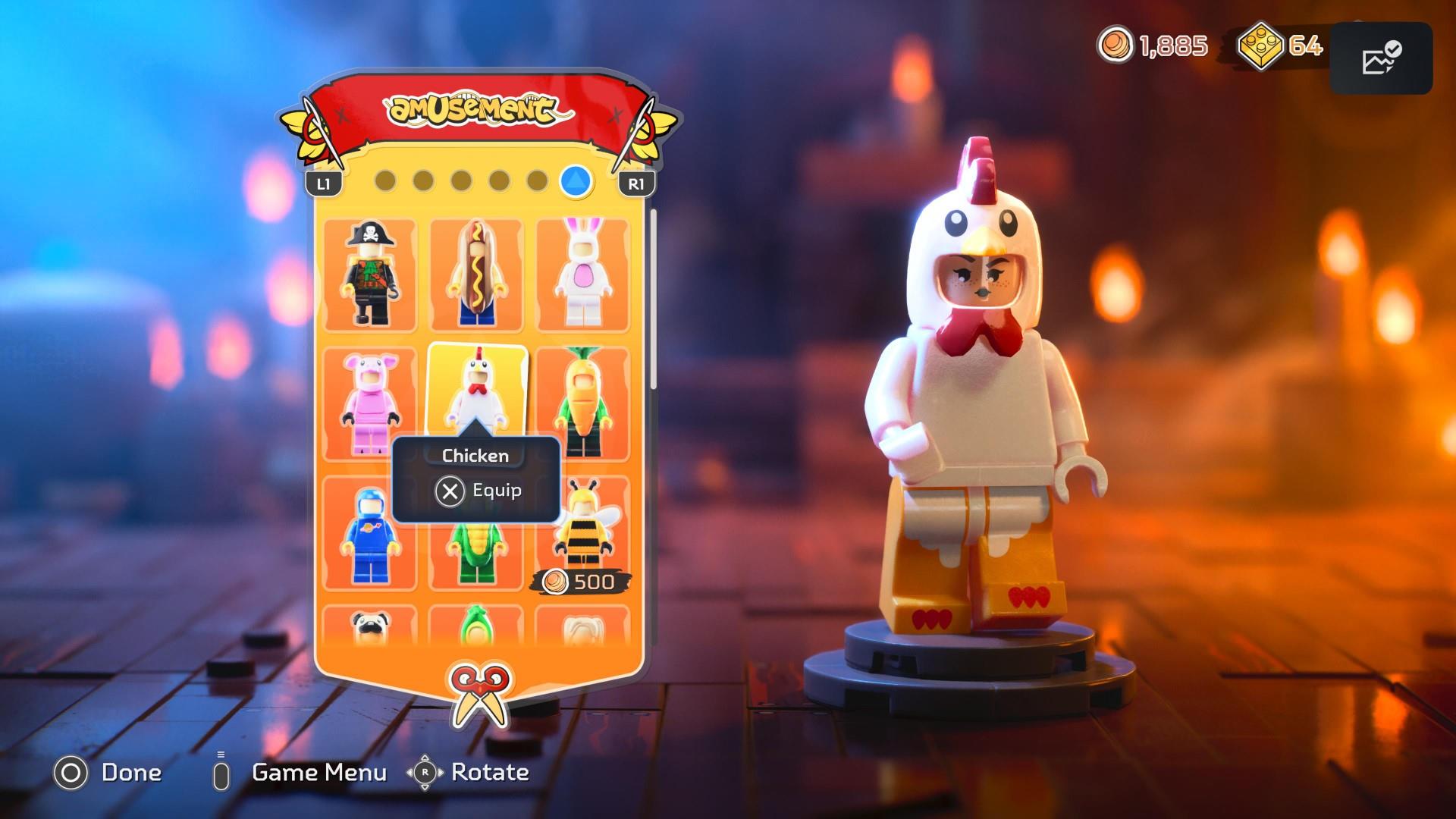Select the pirate captain costume
1456x819 pixels.
click(x=370, y=275)
